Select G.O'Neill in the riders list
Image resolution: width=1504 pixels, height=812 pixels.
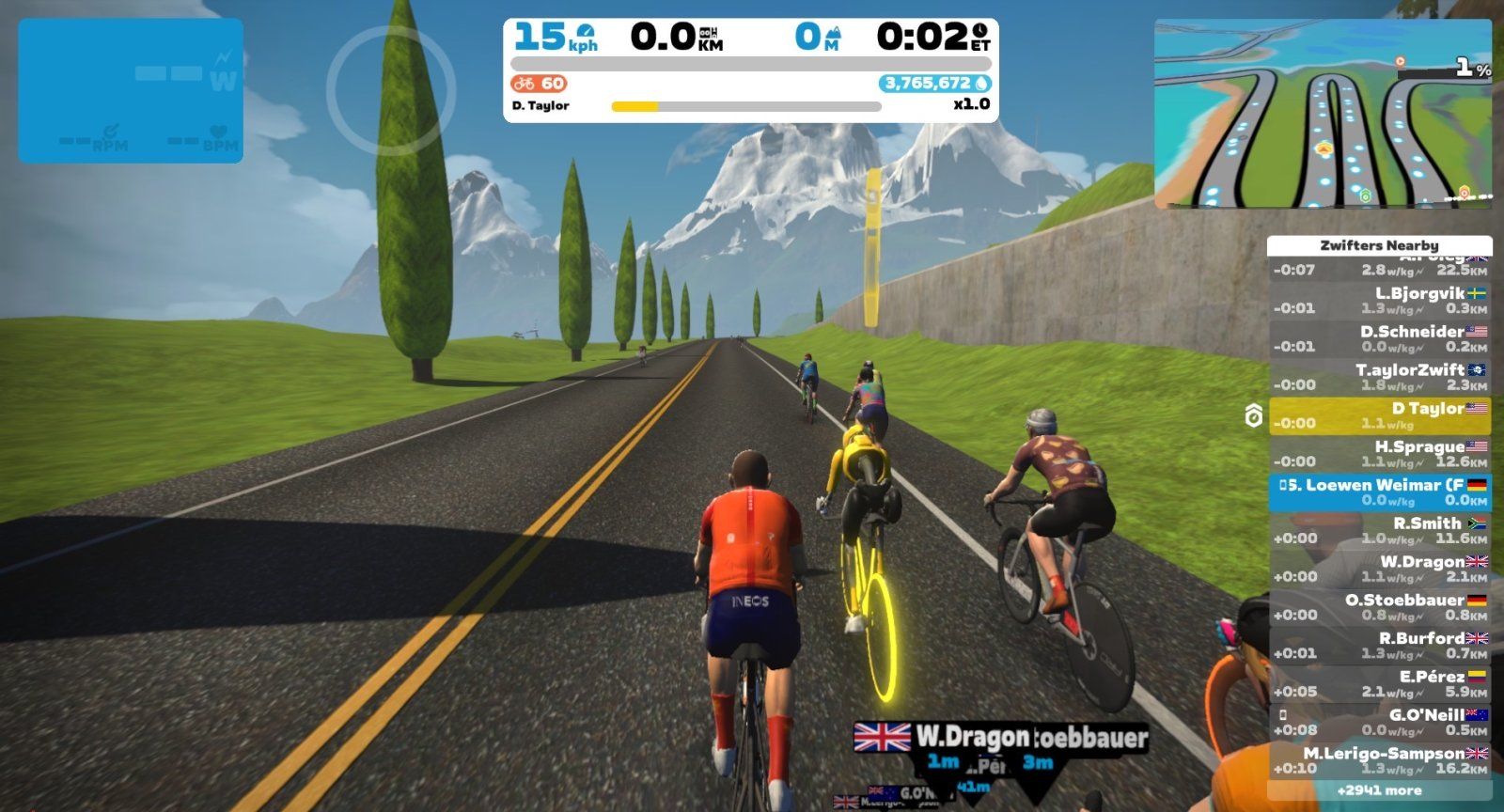pos(1379,723)
